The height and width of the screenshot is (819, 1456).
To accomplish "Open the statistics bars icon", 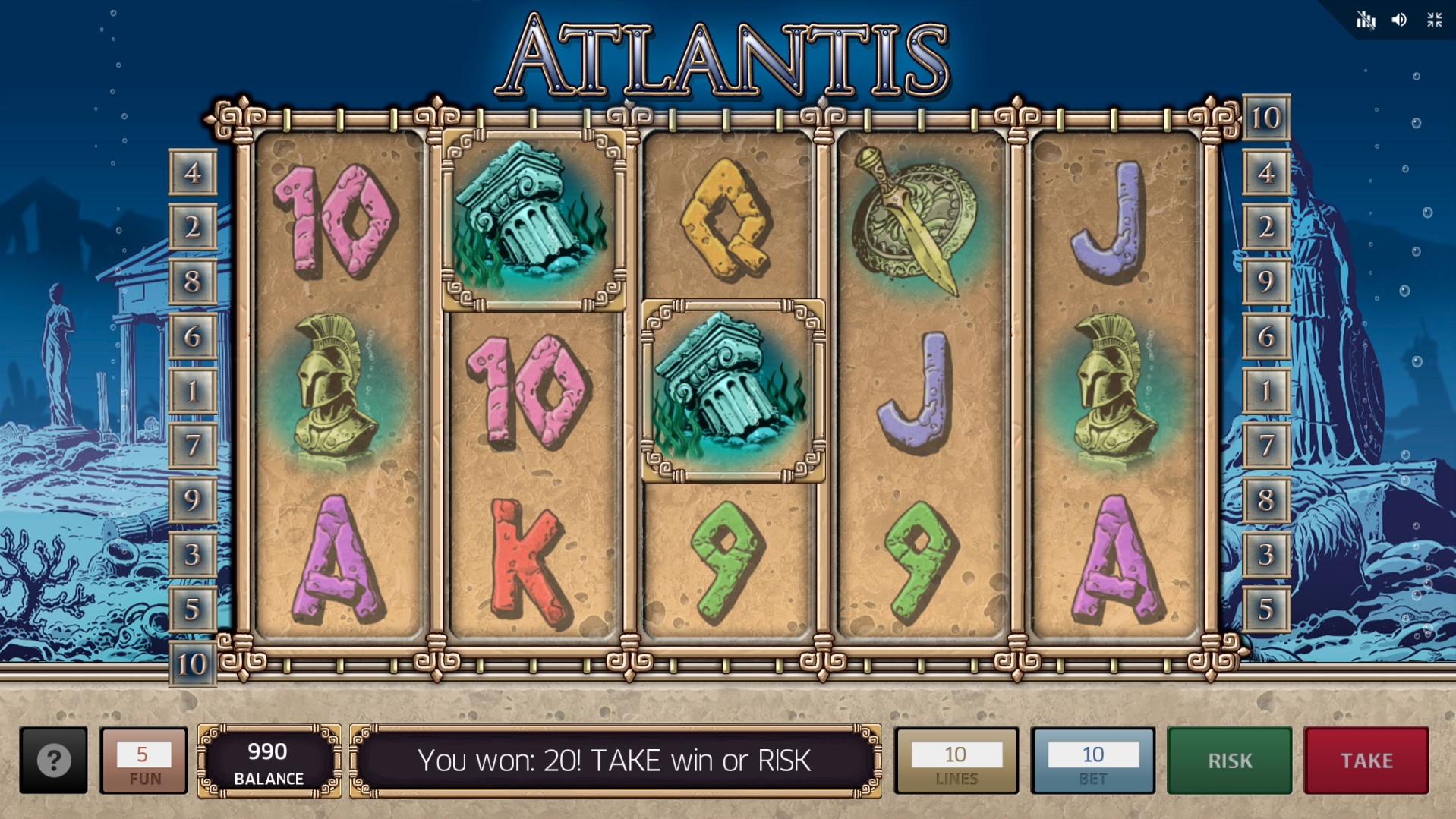I will click(x=1365, y=20).
